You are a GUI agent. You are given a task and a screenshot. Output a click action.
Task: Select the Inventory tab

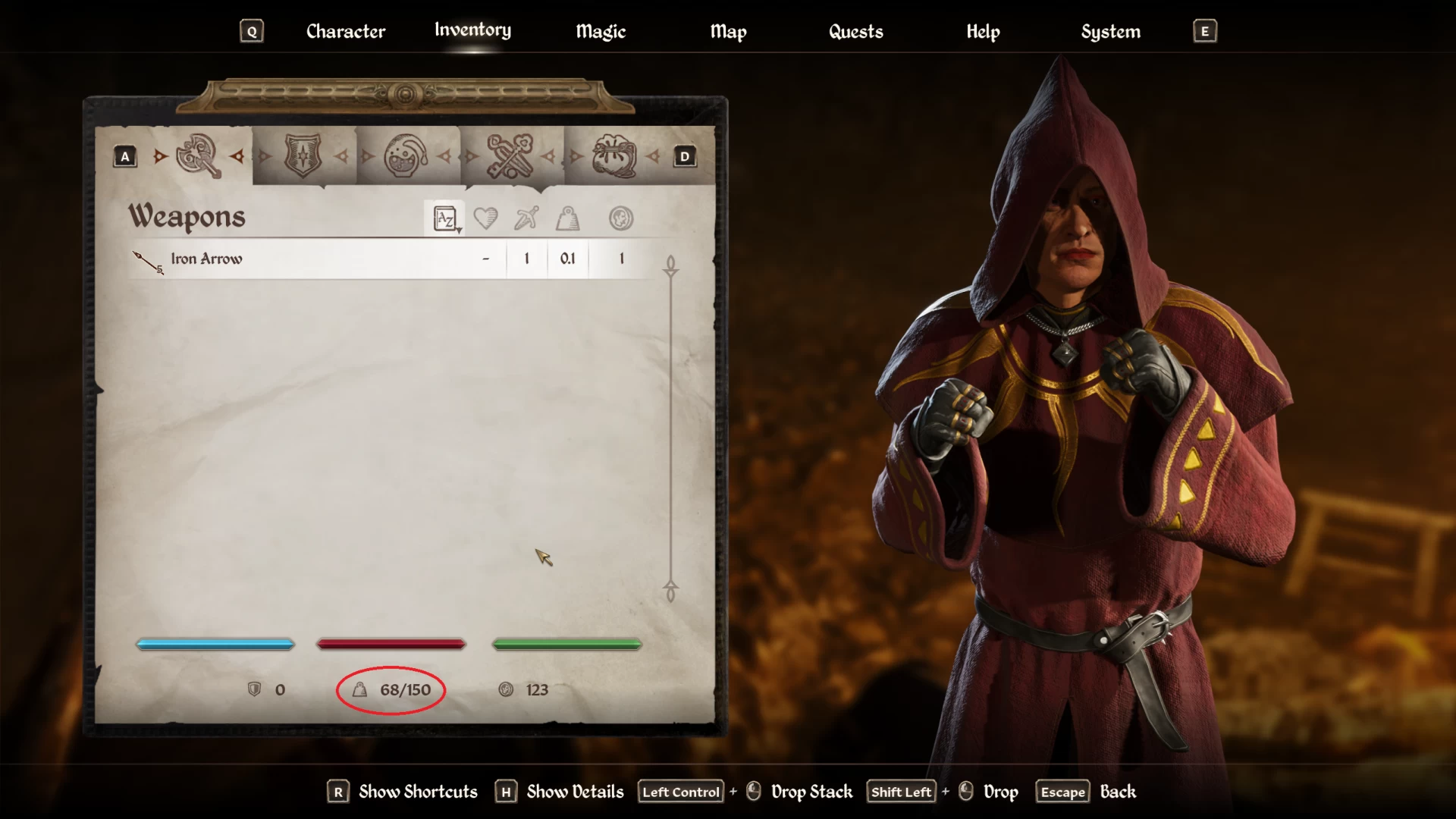(x=472, y=30)
